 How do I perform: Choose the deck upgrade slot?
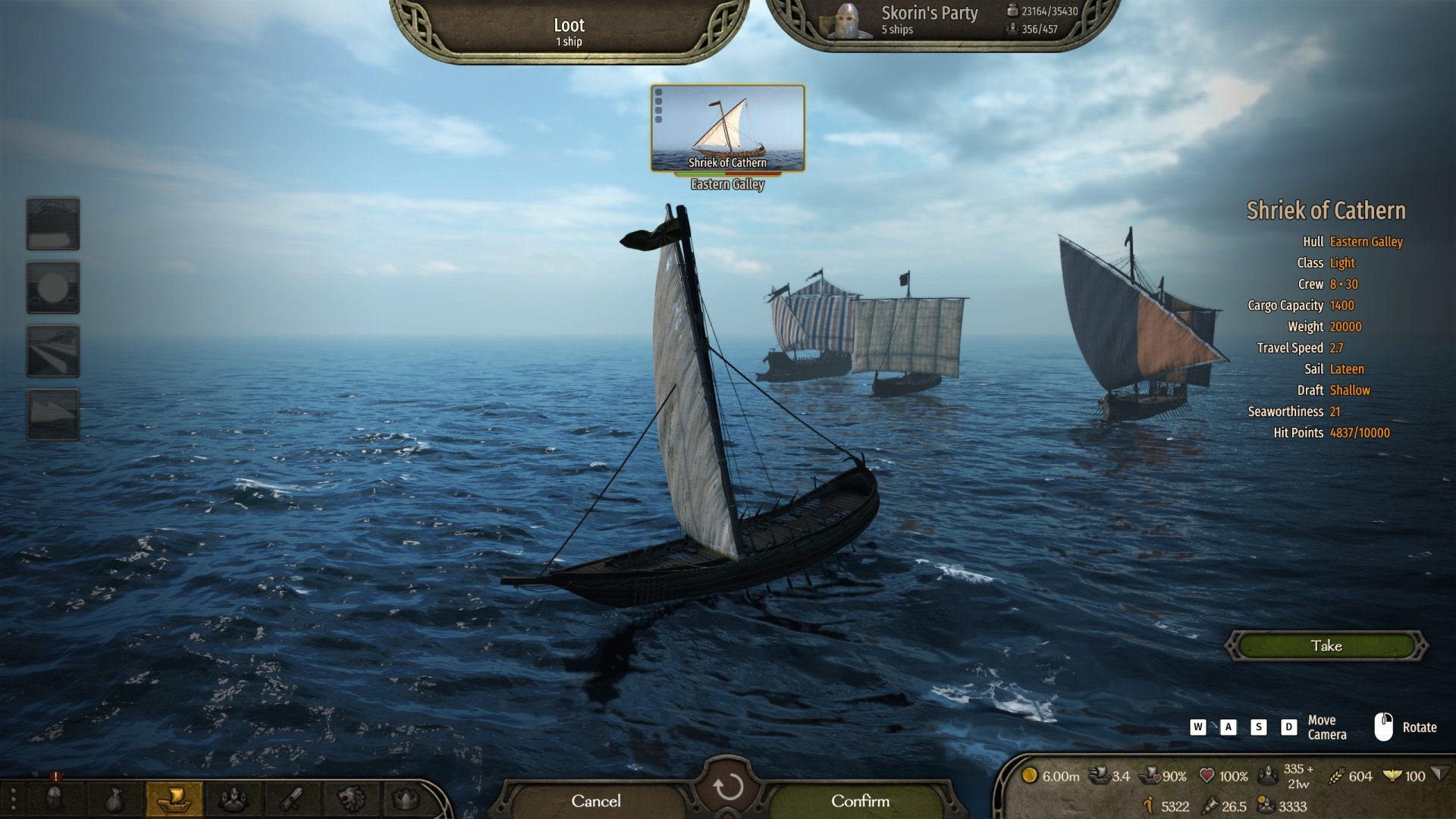53,351
